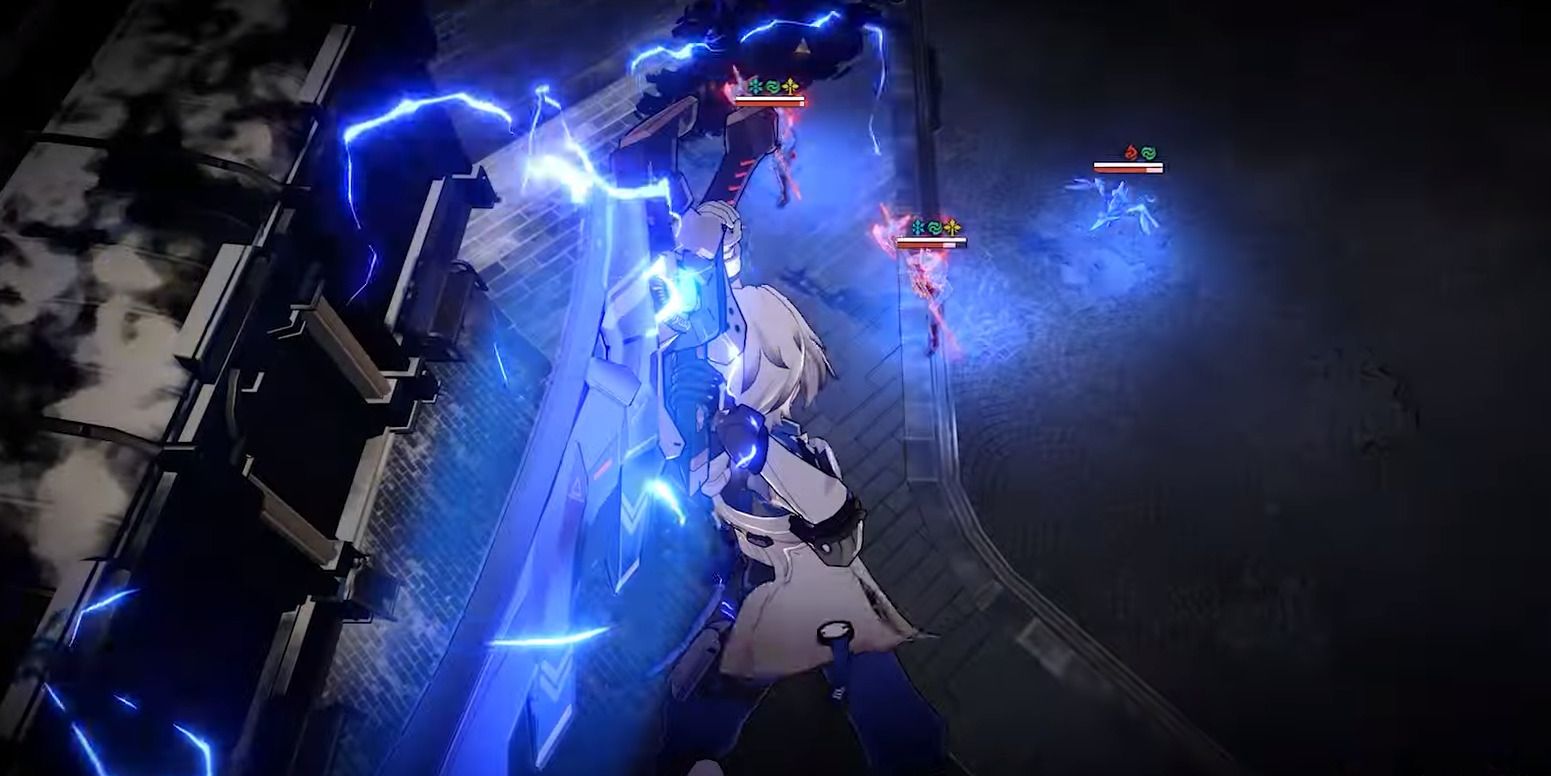This screenshot has width=1551, height=776.
Task: Click the Imaginary weakness icon on middle enemy
Action: 954,226
